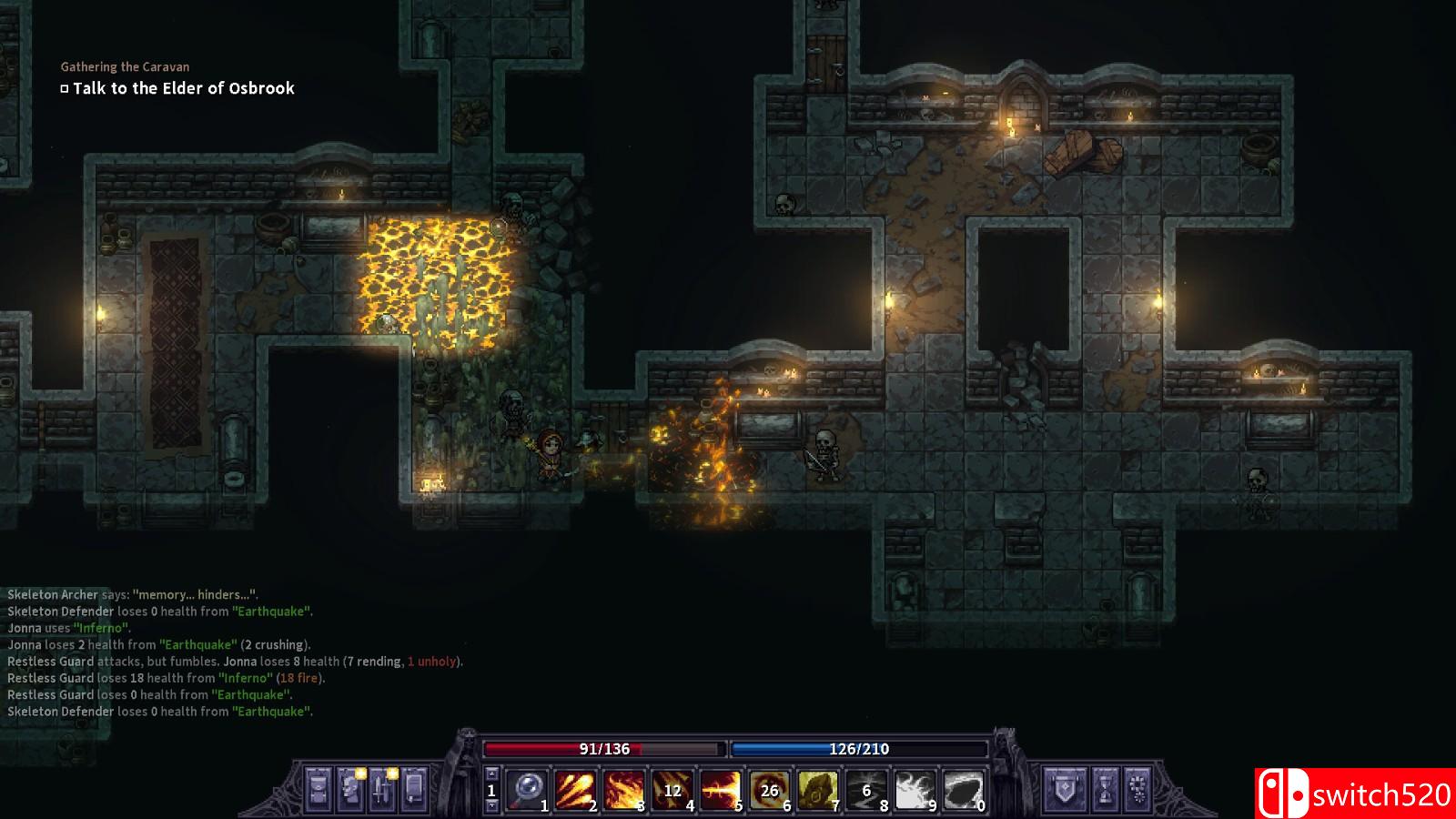Use the fire beam spell in slot 5
Screen dimensions: 1456x819
point(721,790)
